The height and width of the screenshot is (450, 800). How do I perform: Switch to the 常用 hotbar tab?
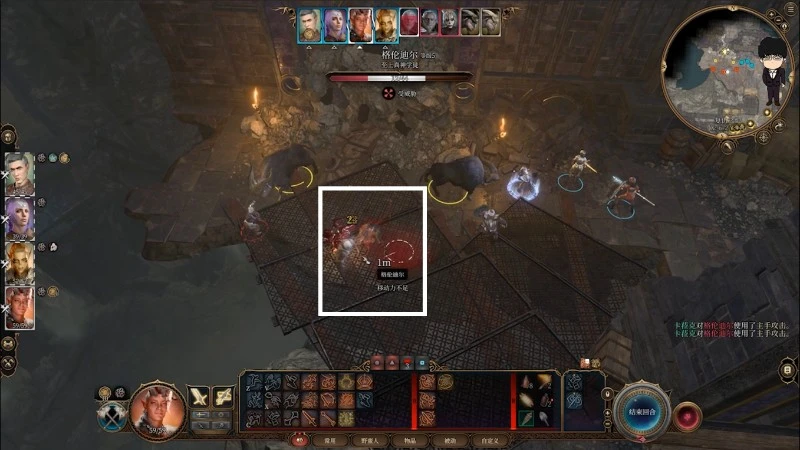coord(329,440)
